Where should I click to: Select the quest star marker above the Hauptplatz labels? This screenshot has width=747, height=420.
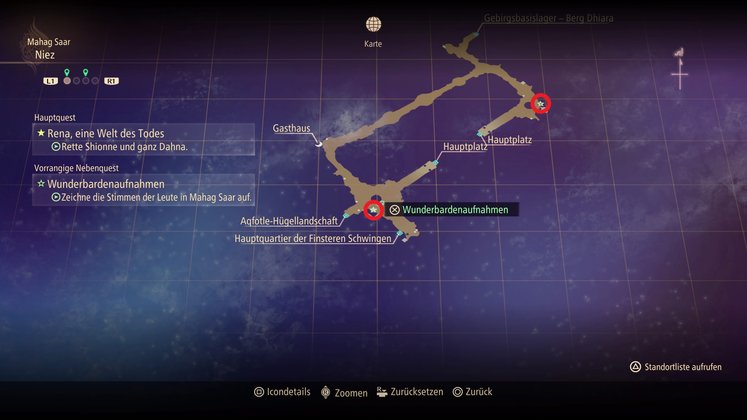coord(541,103)
